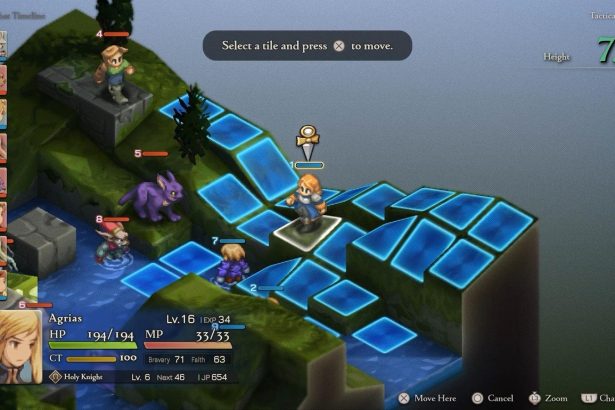Select the purple-robed unit numbered 7
Image resolution: width=615 pixels, height=410 pixels.
coord(232,265)
